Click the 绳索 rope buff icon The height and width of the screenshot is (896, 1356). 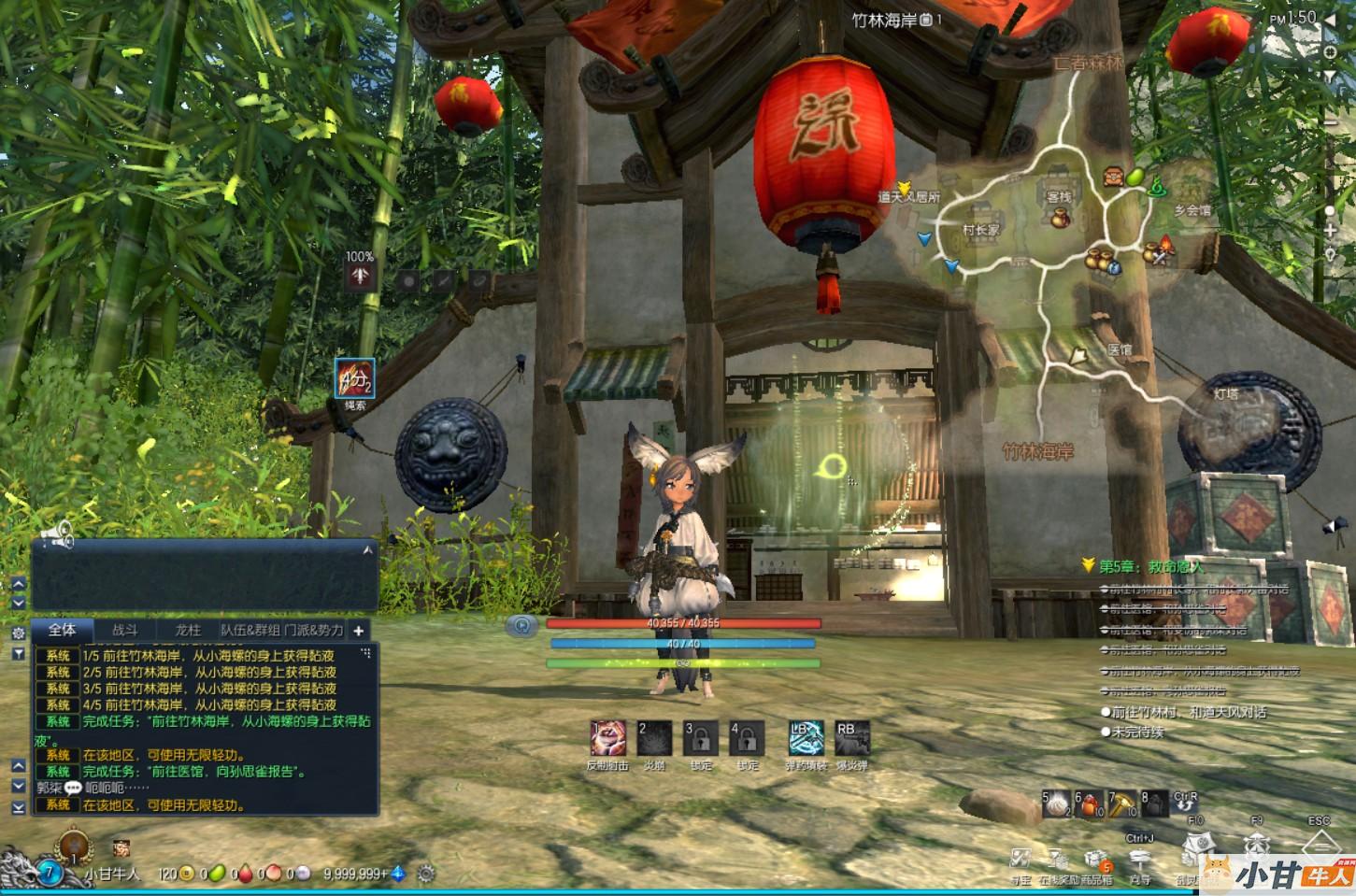coord(355,378)
